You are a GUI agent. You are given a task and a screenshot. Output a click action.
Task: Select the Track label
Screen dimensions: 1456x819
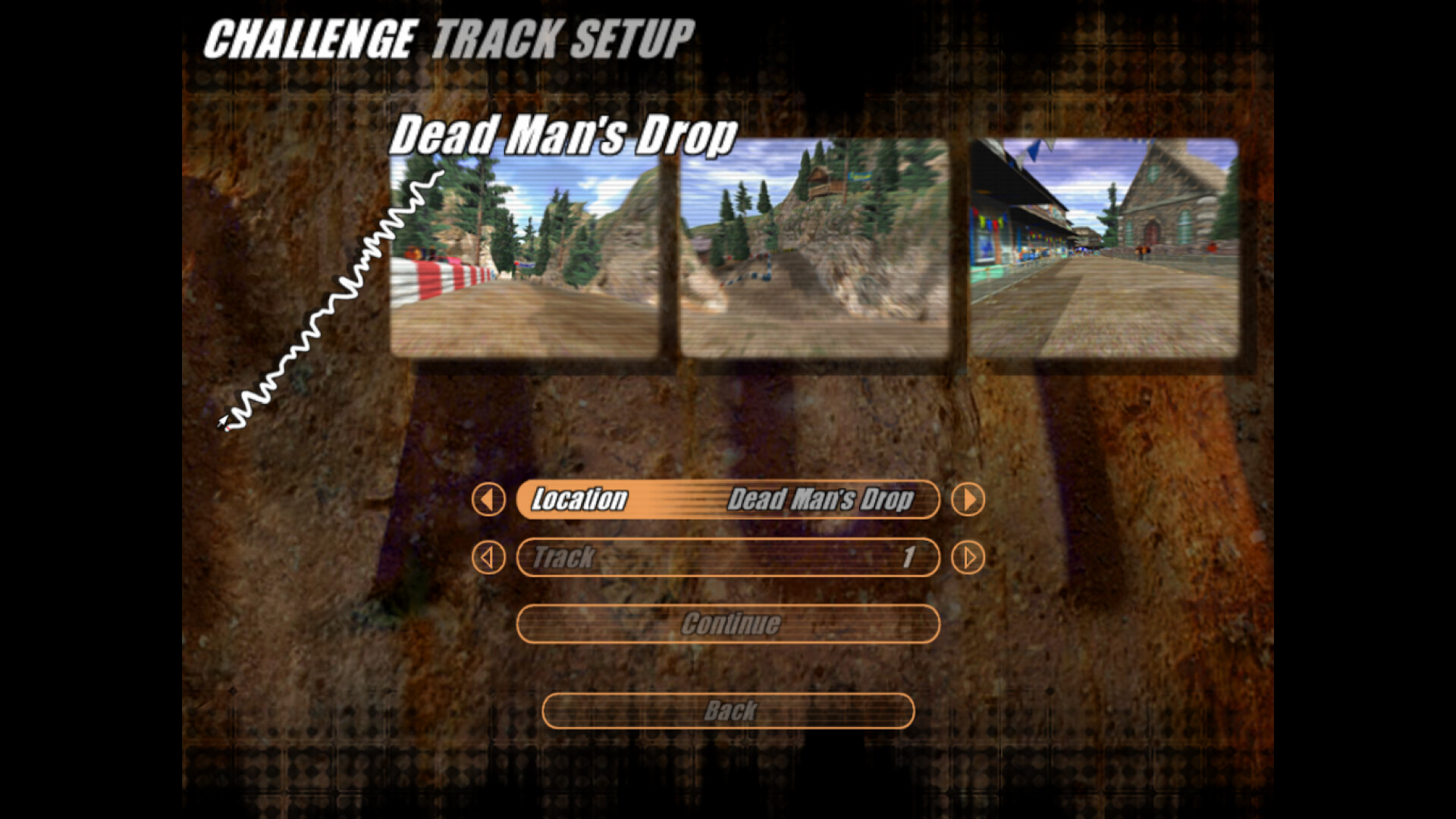563,557
